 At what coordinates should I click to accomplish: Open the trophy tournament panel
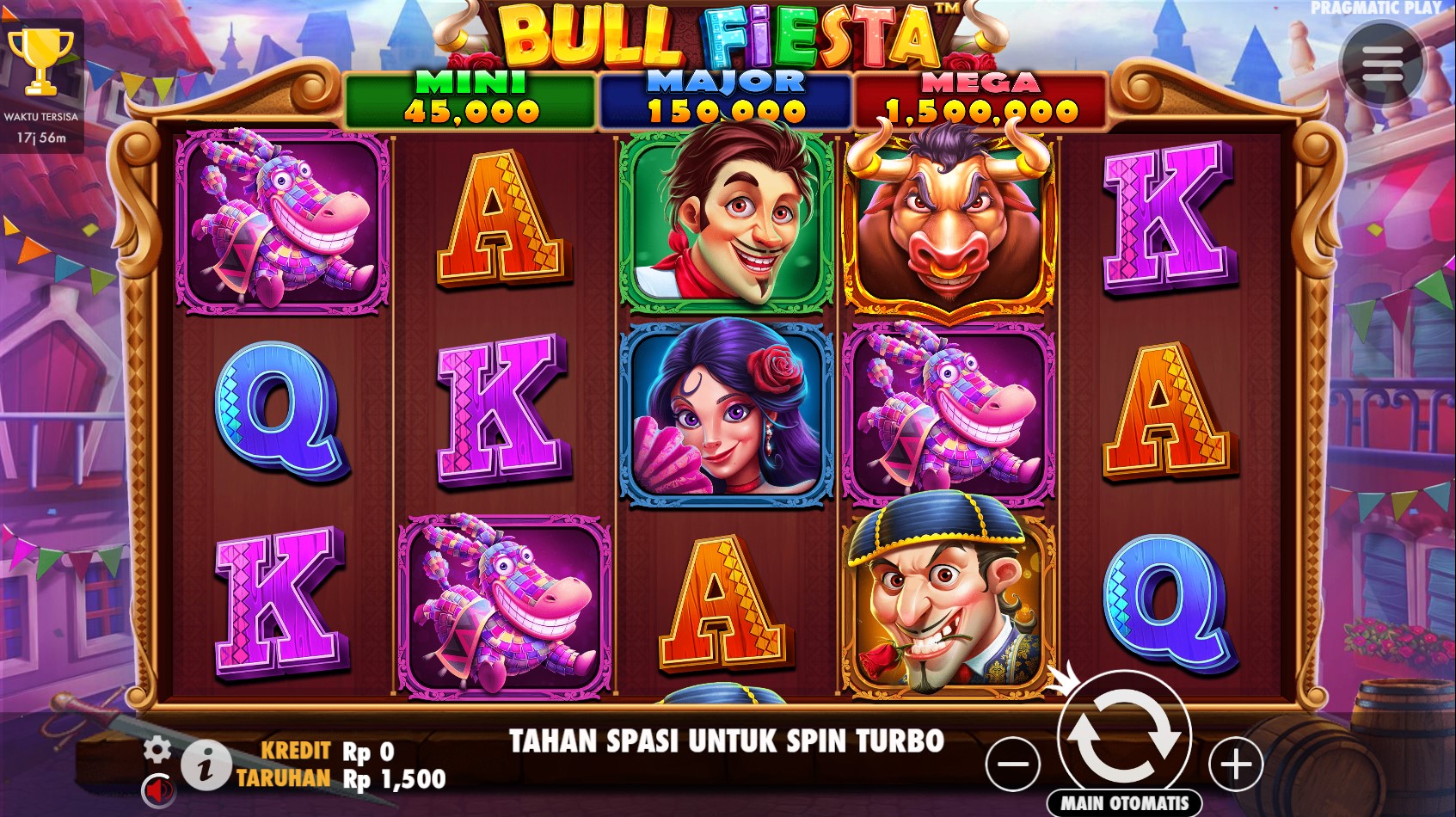(40, 62)
